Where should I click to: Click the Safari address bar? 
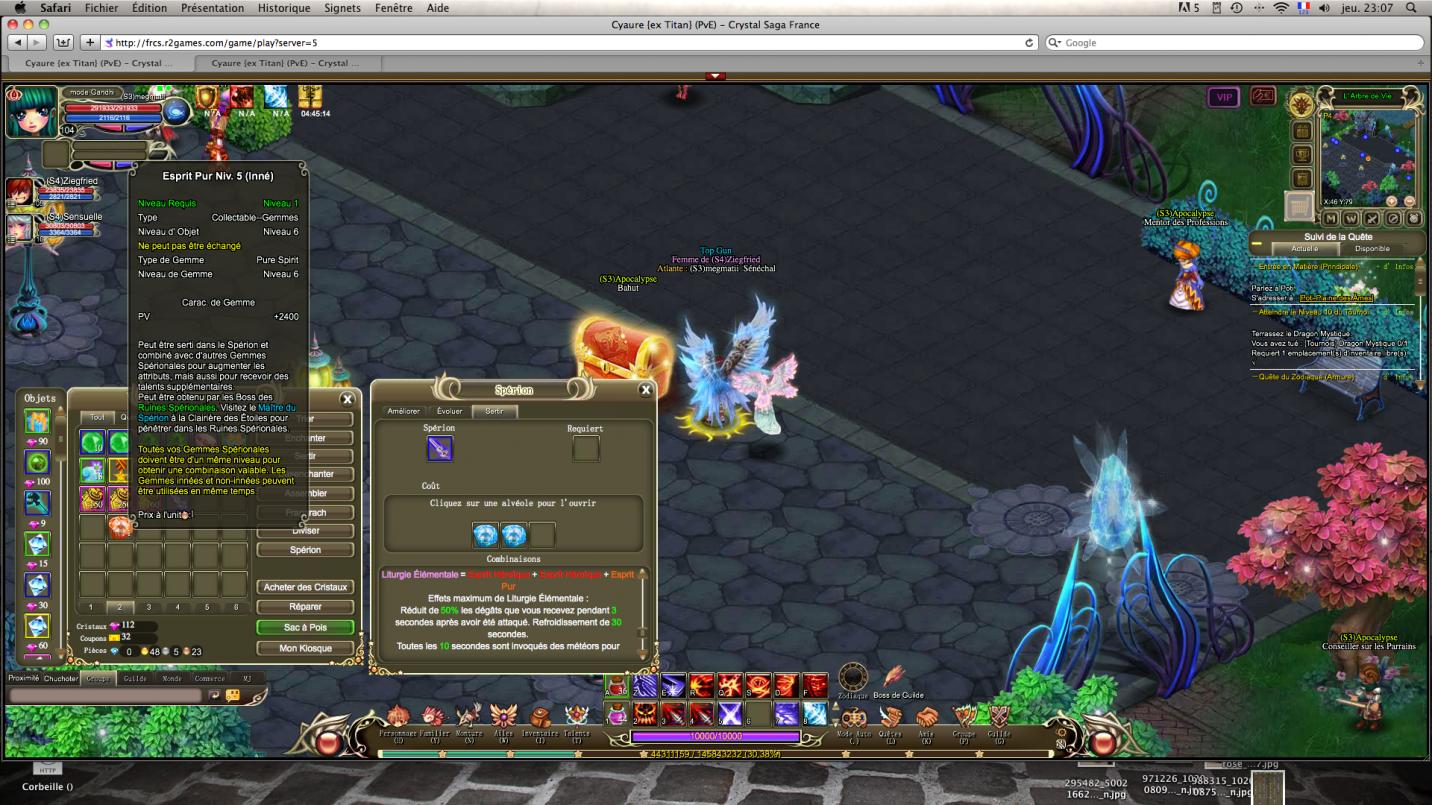tap(560, 43)
